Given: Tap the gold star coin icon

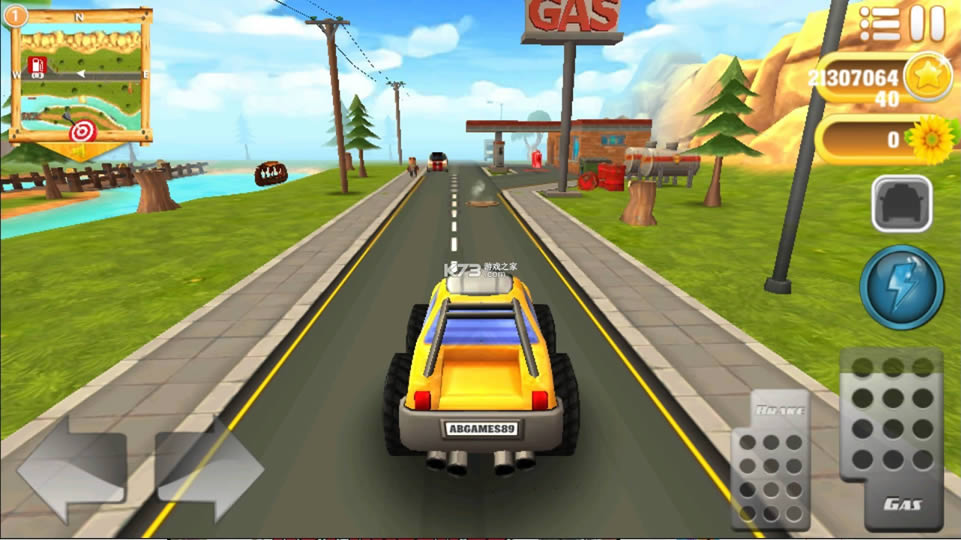Looking at the screenshot, I should pyautogui.click(x=927, y=77).
